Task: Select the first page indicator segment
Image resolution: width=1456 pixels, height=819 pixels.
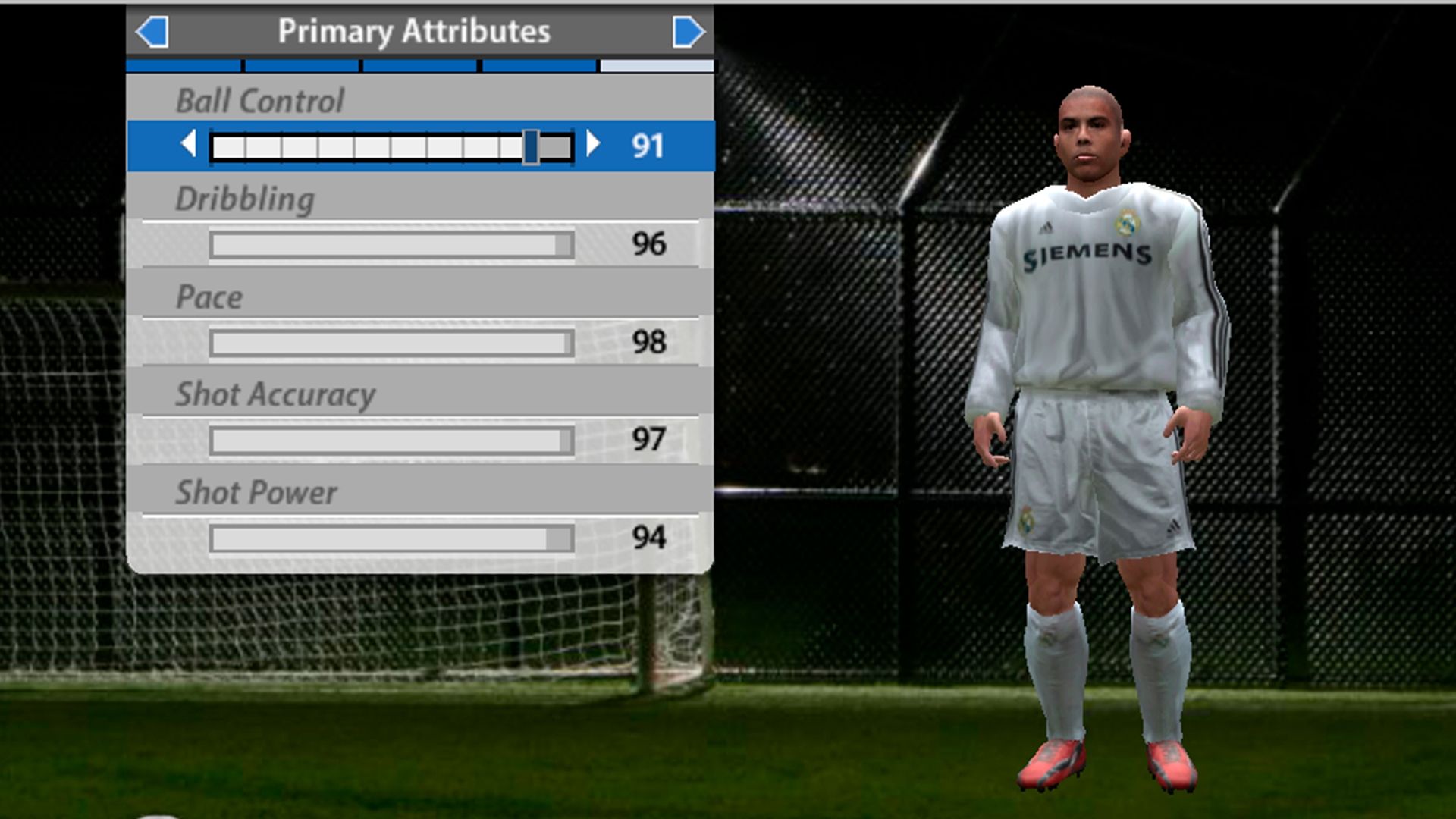Action: click(182, 66)
